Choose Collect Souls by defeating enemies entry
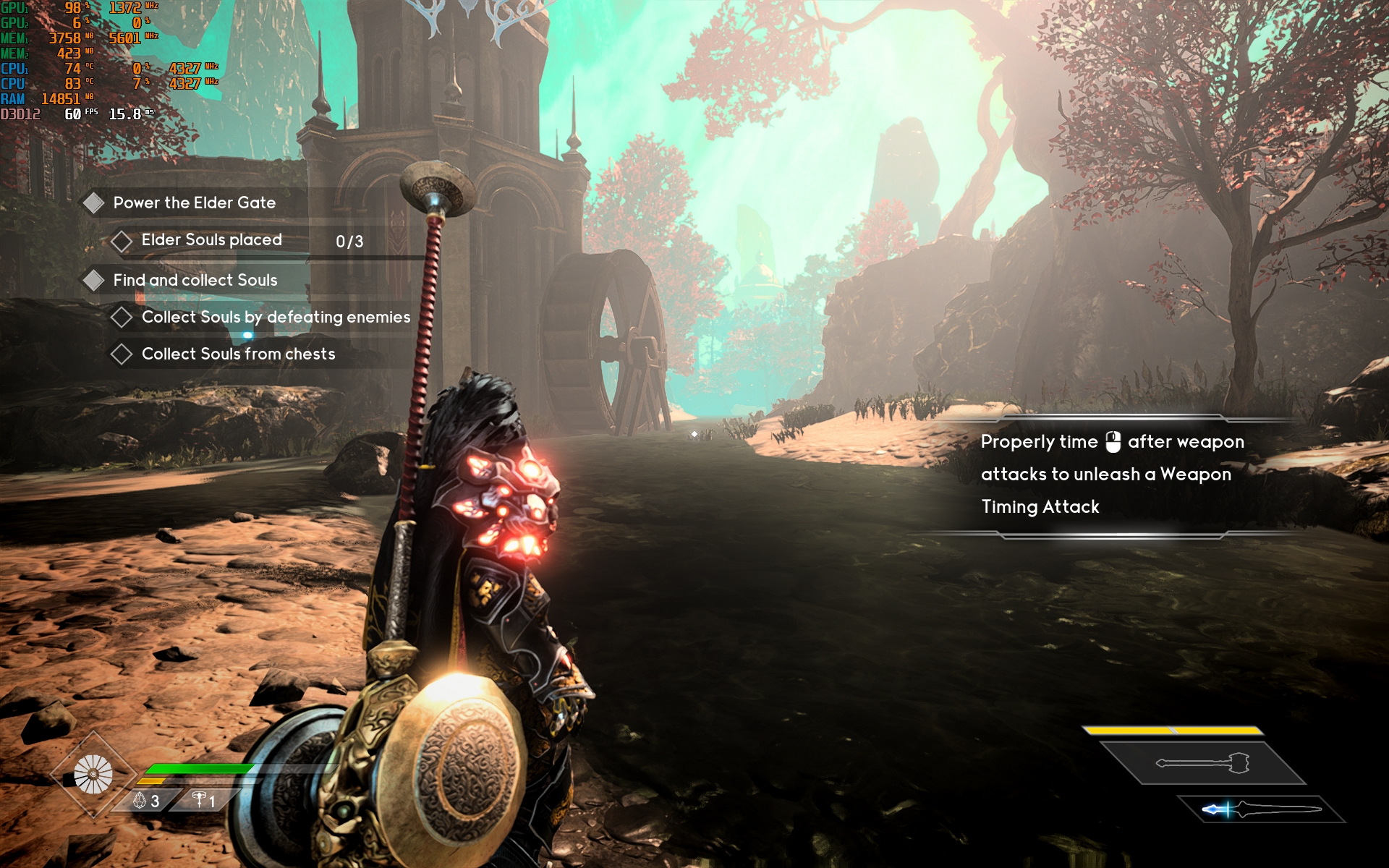1389x868 pixels. point(276,318)
